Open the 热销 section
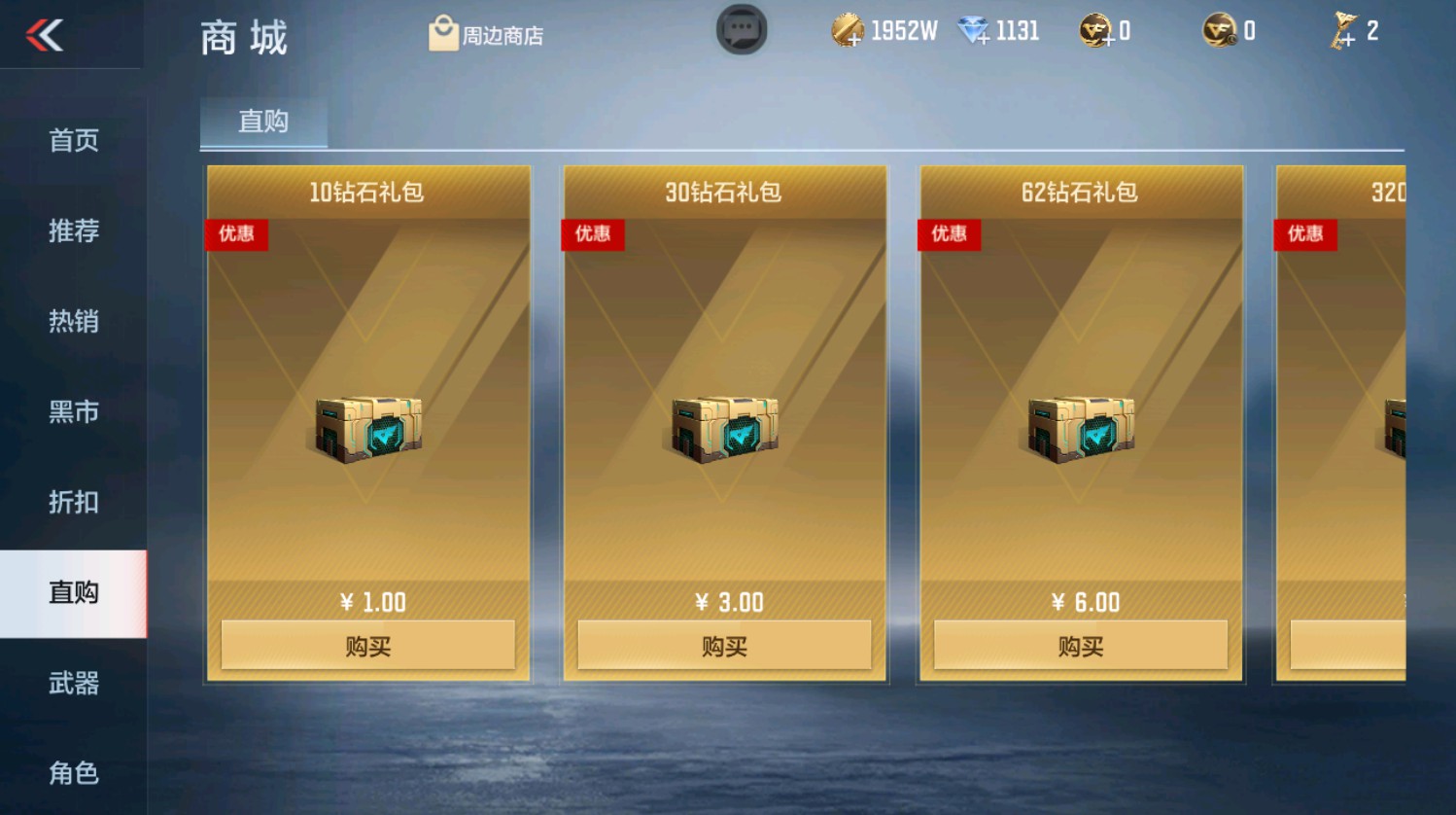Viewport: 1456px width, 815px height. (73, 321)
